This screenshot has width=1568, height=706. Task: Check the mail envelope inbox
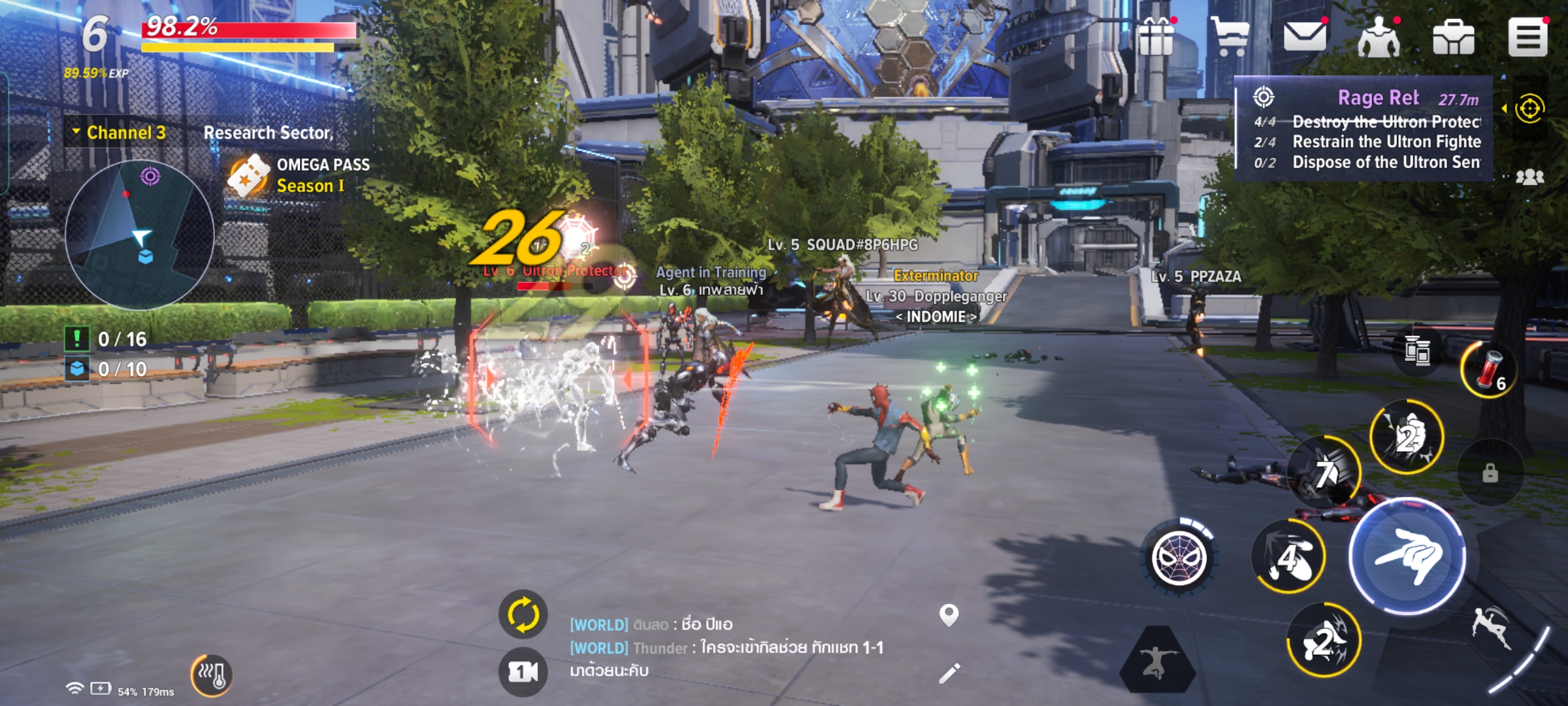pyautogui.click(x=1304, y=37)
